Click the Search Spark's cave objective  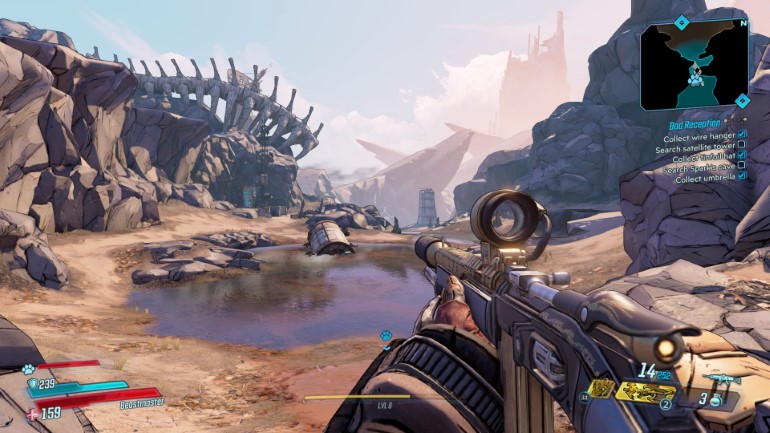[698, 168]
